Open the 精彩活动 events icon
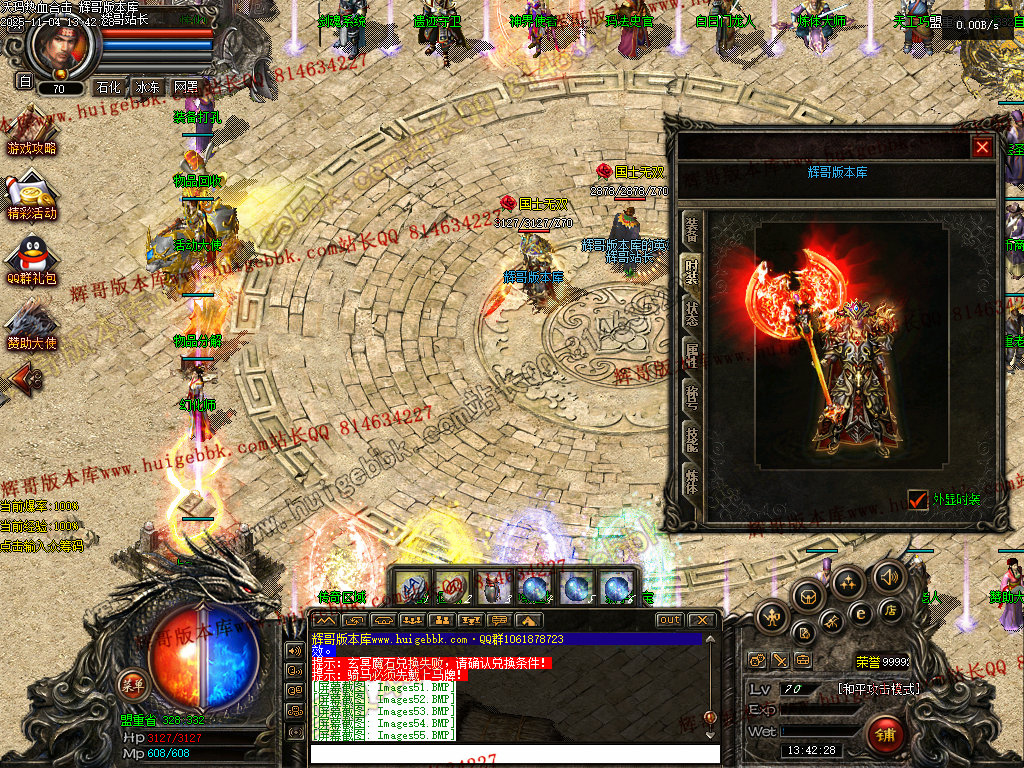The height and width of the screenshot is (768, 1024). 31,198
